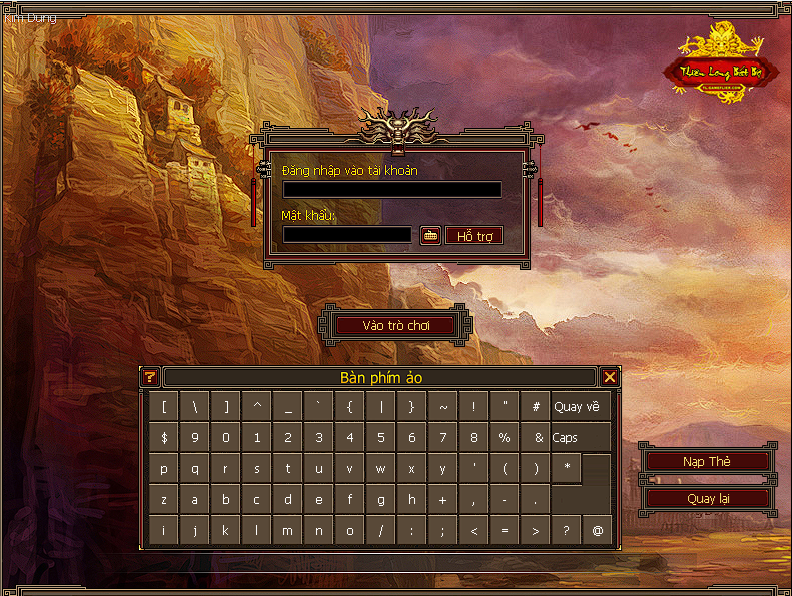The image size is (792, 596).
Task: Type the @ key on the virtual keyboard
Action: tap(598, 531)
